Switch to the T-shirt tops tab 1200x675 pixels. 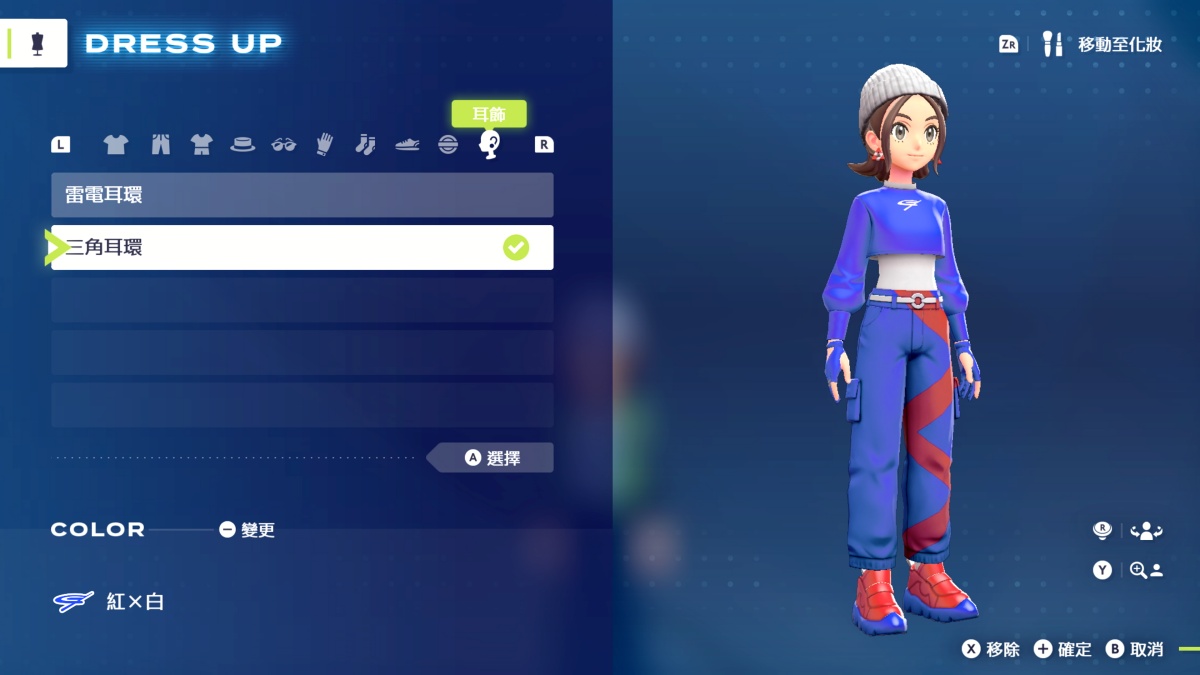tap(116, 145)
